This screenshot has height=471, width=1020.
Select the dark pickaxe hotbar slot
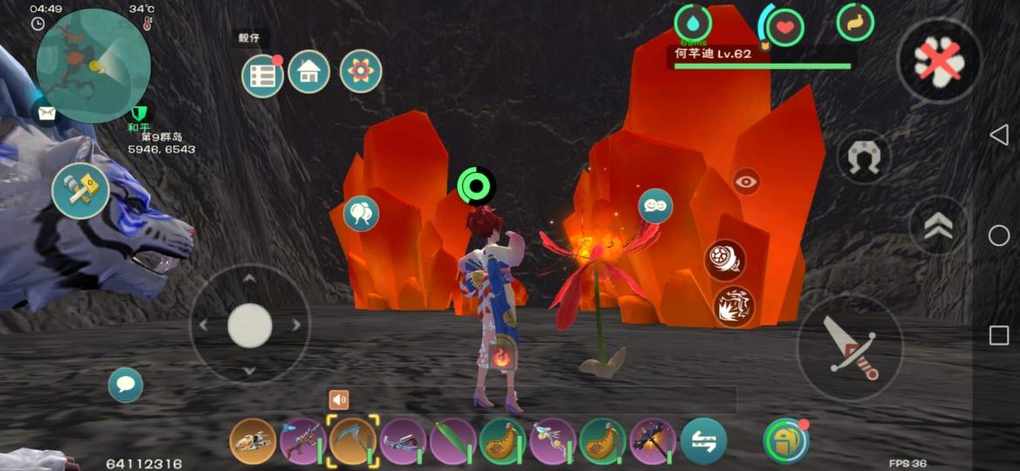[653, 440]
